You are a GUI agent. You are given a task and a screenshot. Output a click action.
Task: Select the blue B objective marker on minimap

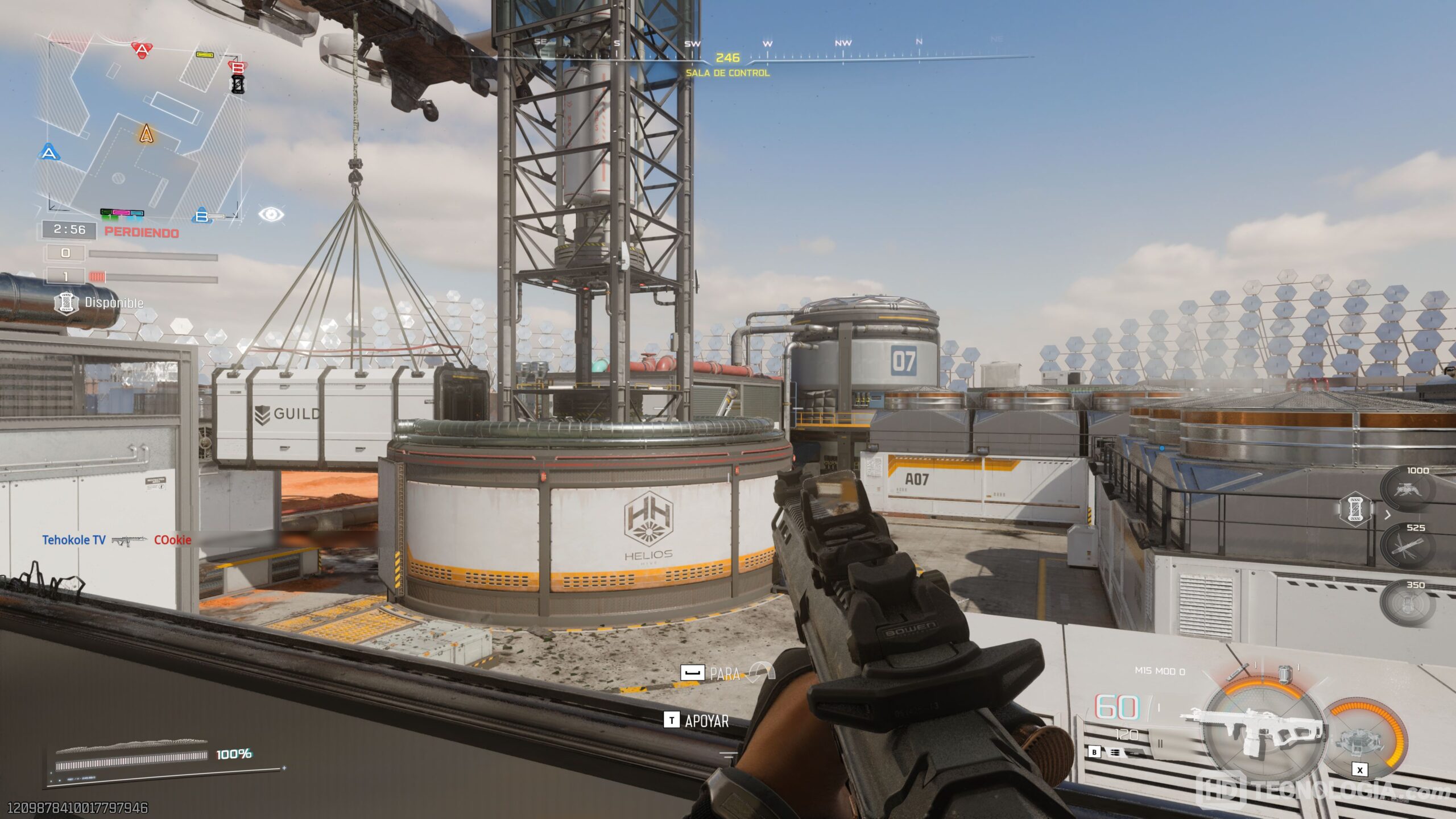[202, 216]
